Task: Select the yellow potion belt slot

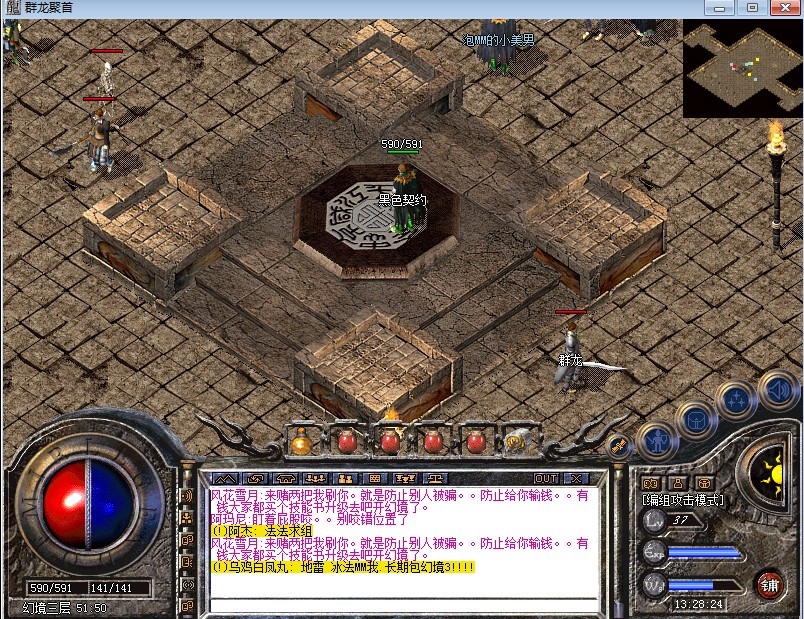Action: 301,440
